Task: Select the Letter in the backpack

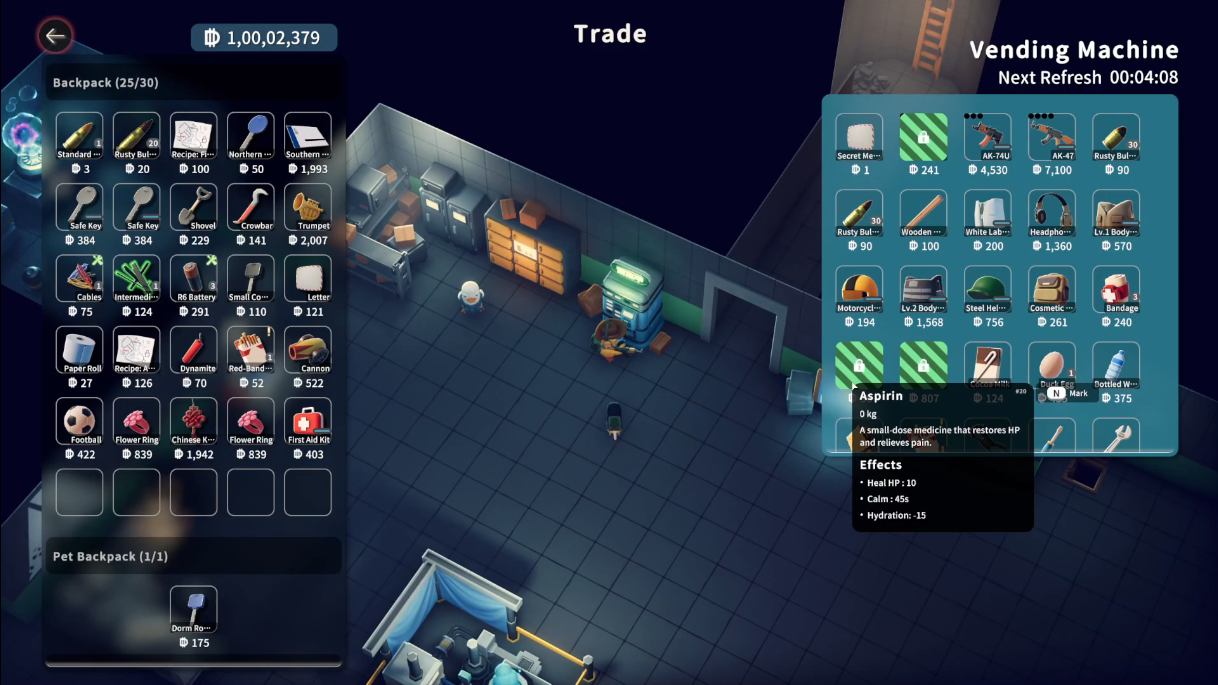Action: (308, 280)
